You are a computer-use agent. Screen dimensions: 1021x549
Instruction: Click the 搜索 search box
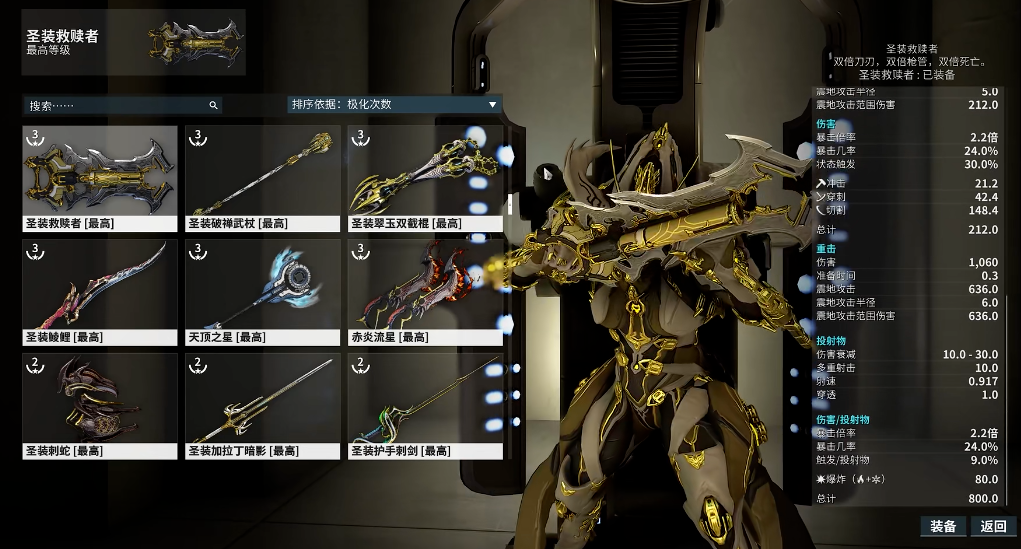[x=122, y=105]
